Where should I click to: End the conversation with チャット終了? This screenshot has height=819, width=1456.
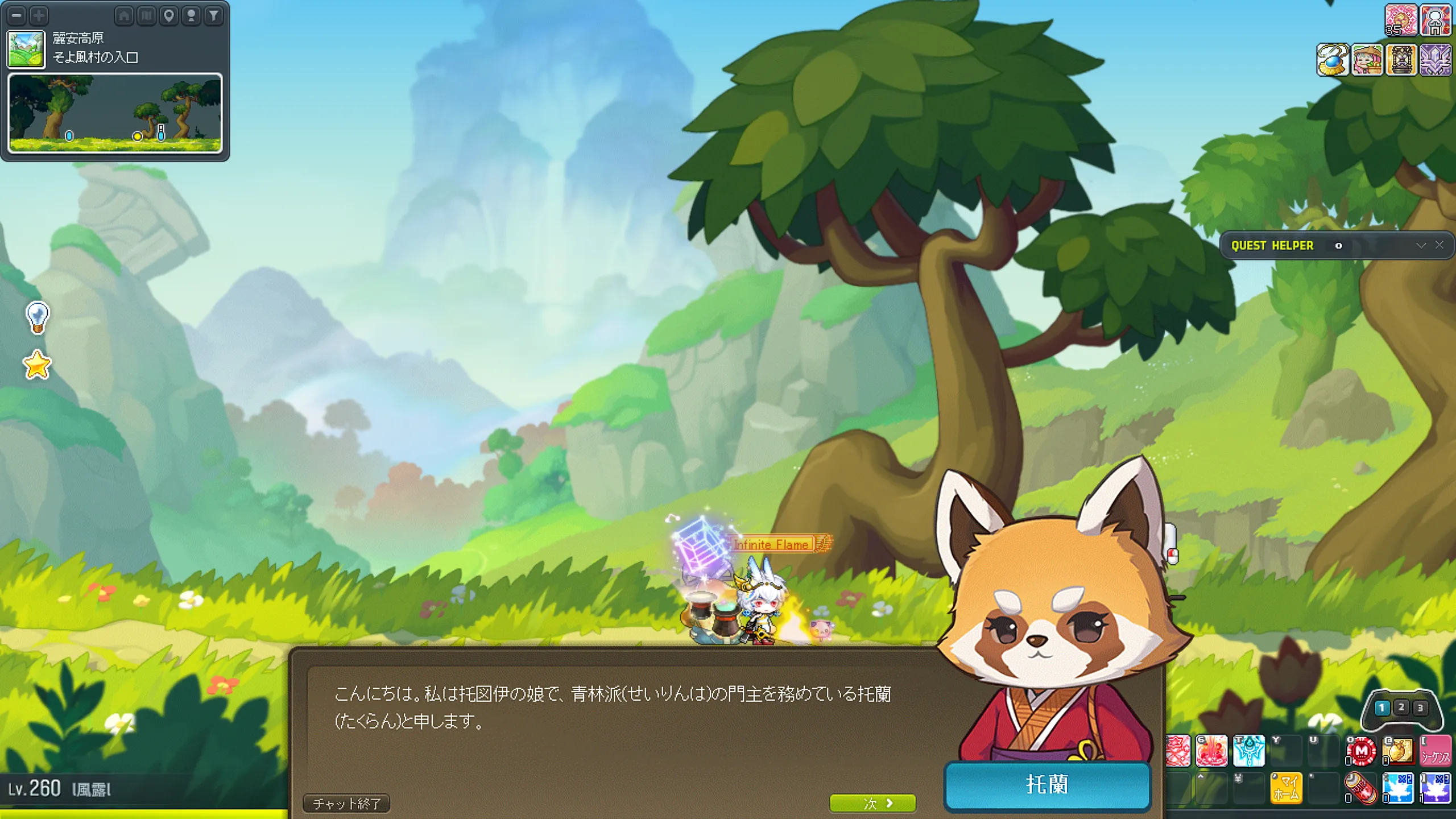tap(346, 803)
